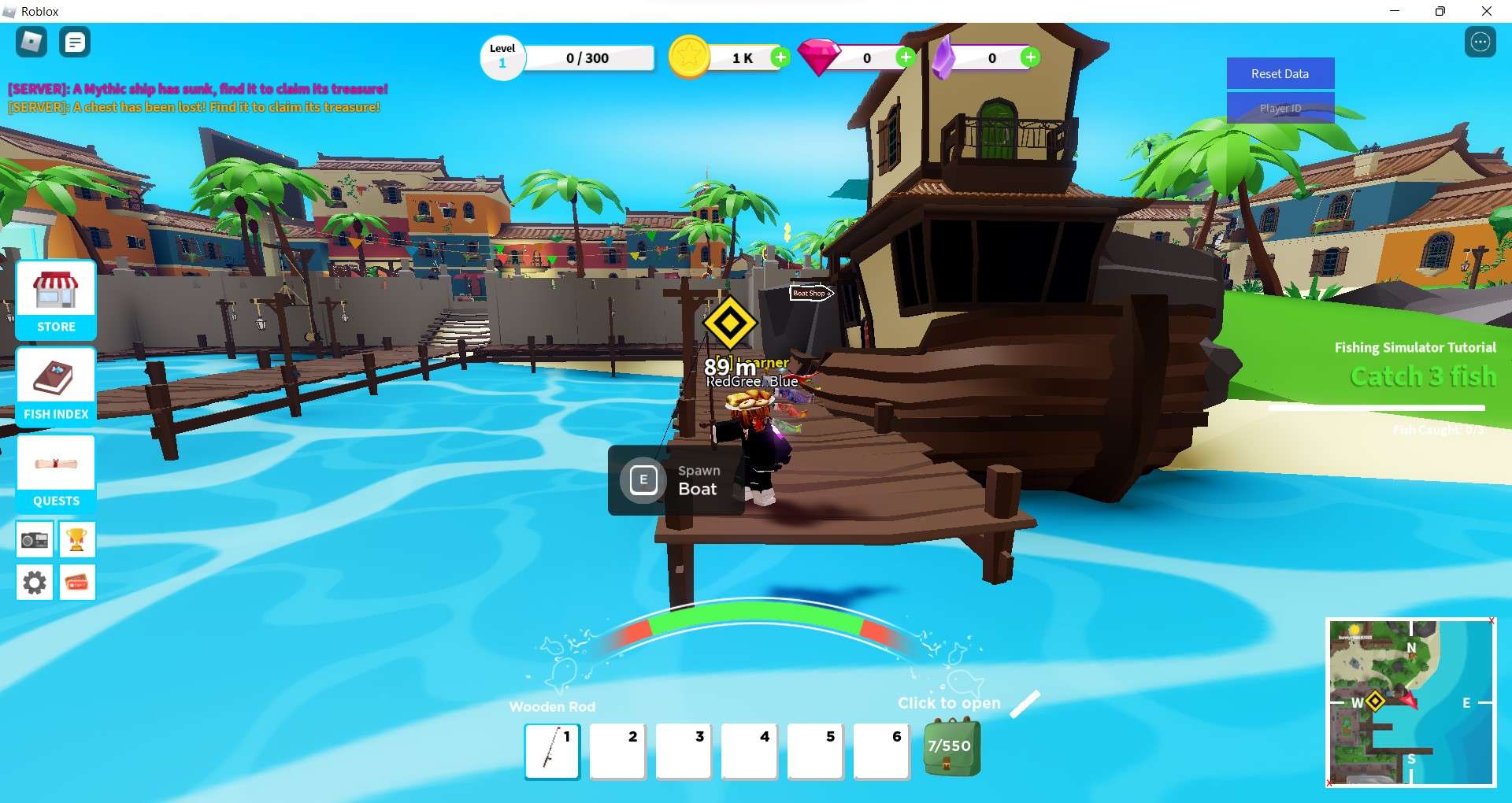The height and width of the screenshot is (803, 1512).
Task: Open the Roblox chat window
Action: pos(75,42)
